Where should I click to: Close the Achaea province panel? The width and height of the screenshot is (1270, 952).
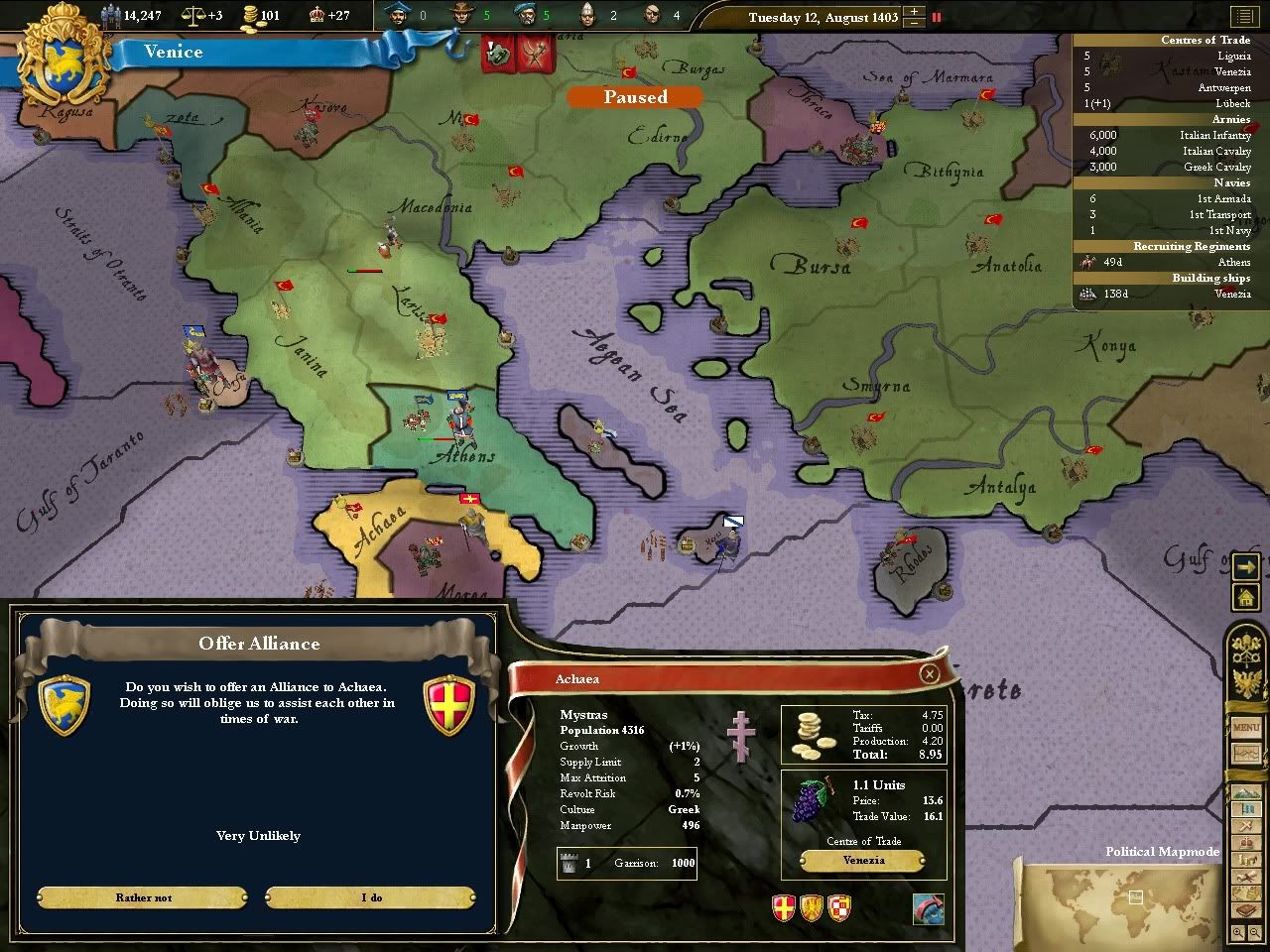tap(929, 674)
